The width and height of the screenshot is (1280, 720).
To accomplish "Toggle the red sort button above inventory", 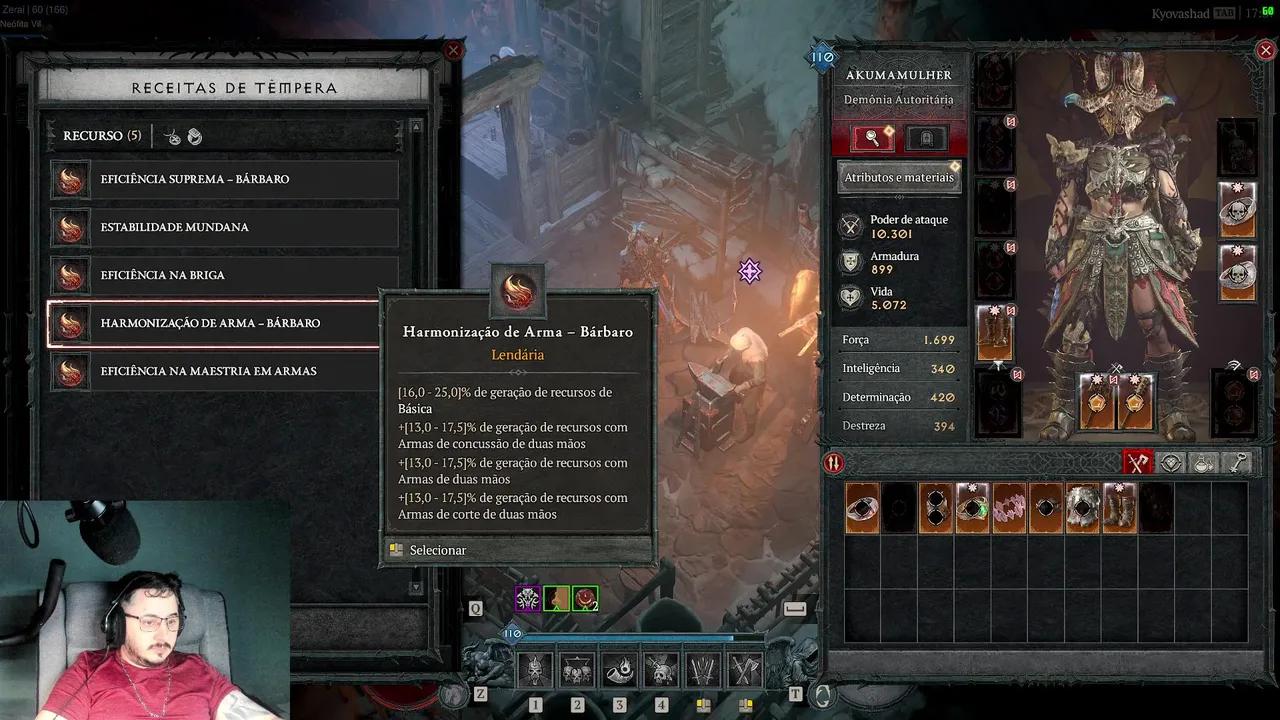I will click(833, 463).
